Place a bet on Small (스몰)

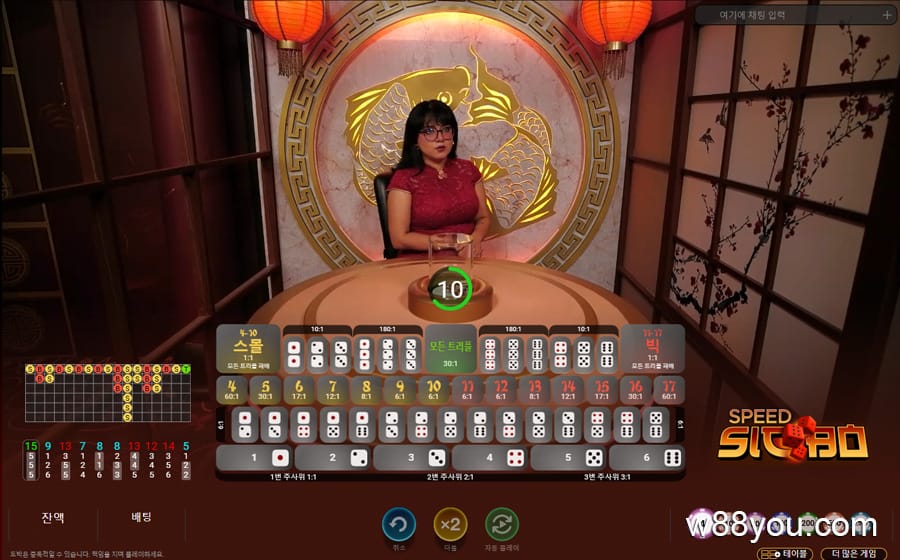click(x=248, y=348)
